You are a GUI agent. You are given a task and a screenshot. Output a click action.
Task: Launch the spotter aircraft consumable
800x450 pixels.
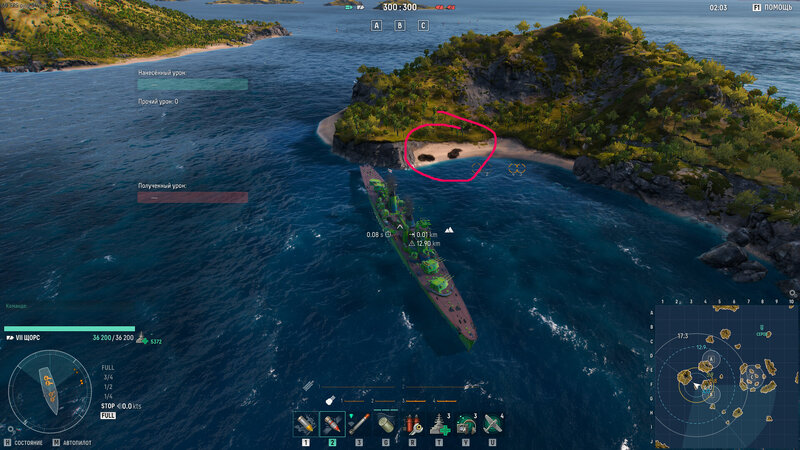[491, 423]
